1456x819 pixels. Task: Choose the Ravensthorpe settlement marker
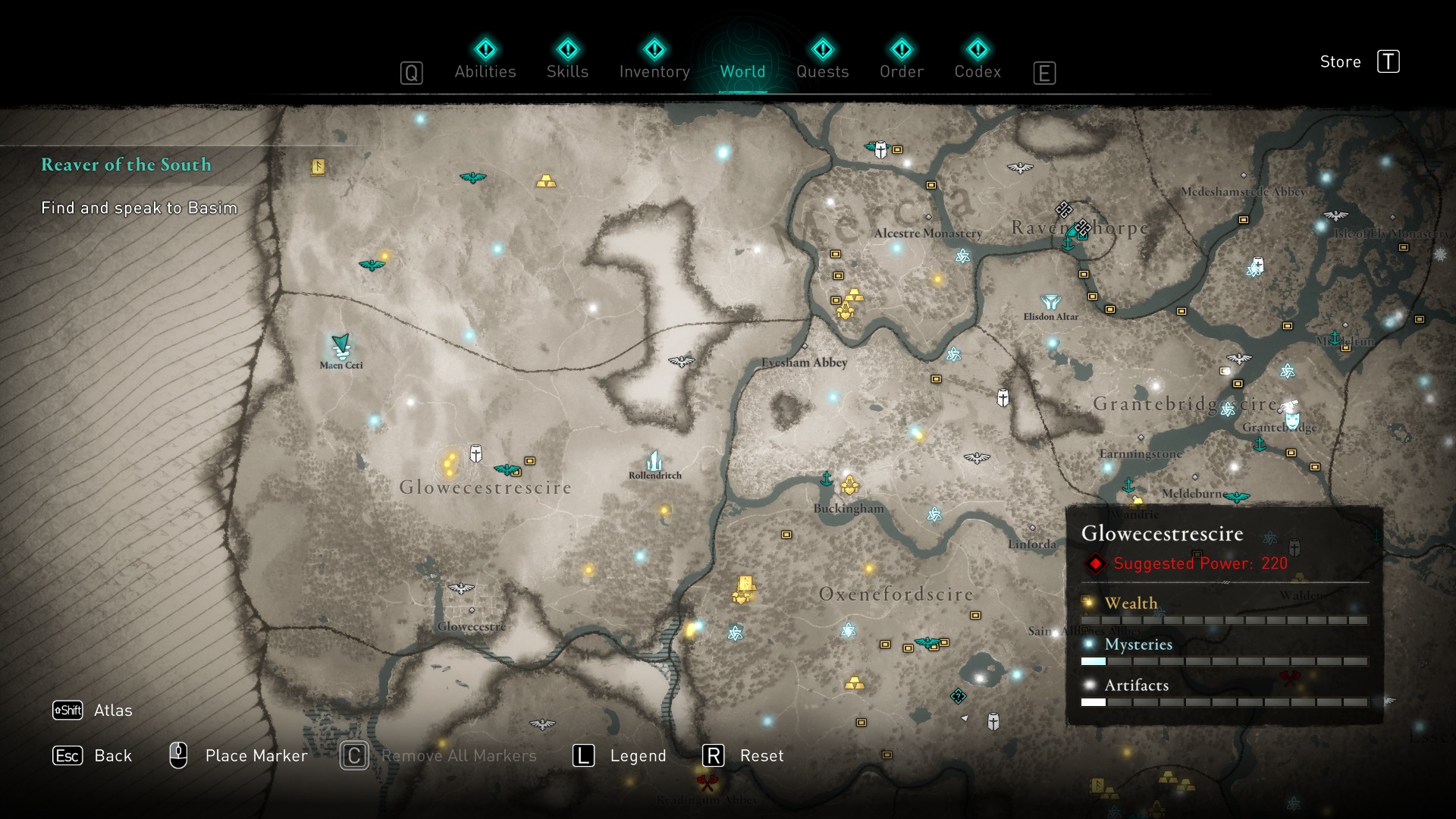1082,228
